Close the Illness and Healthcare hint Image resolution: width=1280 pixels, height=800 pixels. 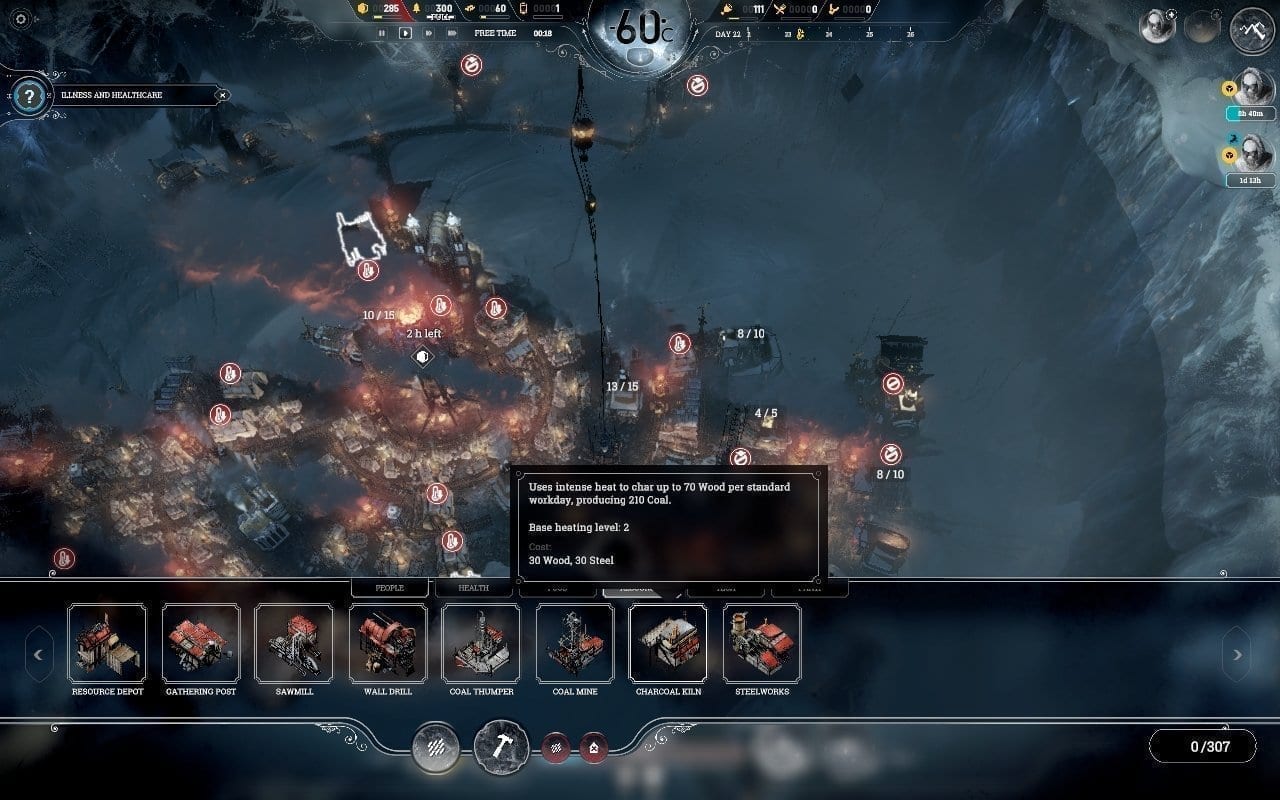point(223,95)
